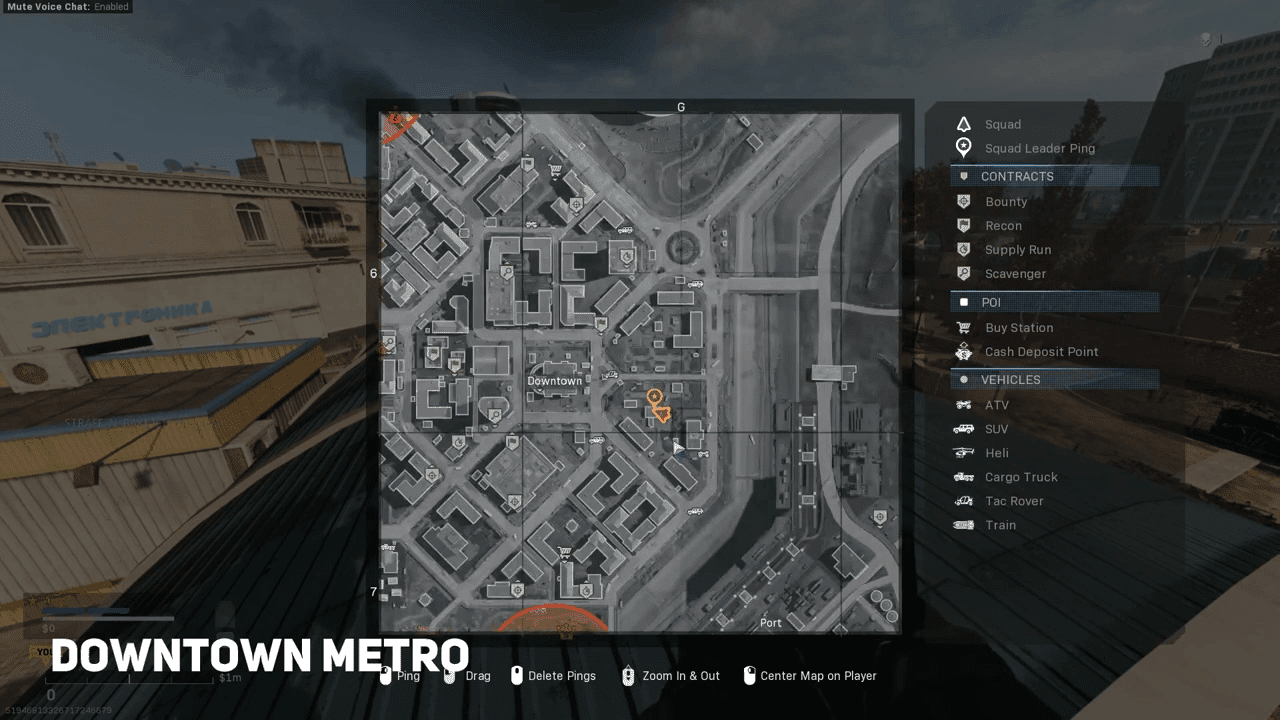Select the Cash Deposit Point icon
1280x720 pixels.
(x=962, y=351)
